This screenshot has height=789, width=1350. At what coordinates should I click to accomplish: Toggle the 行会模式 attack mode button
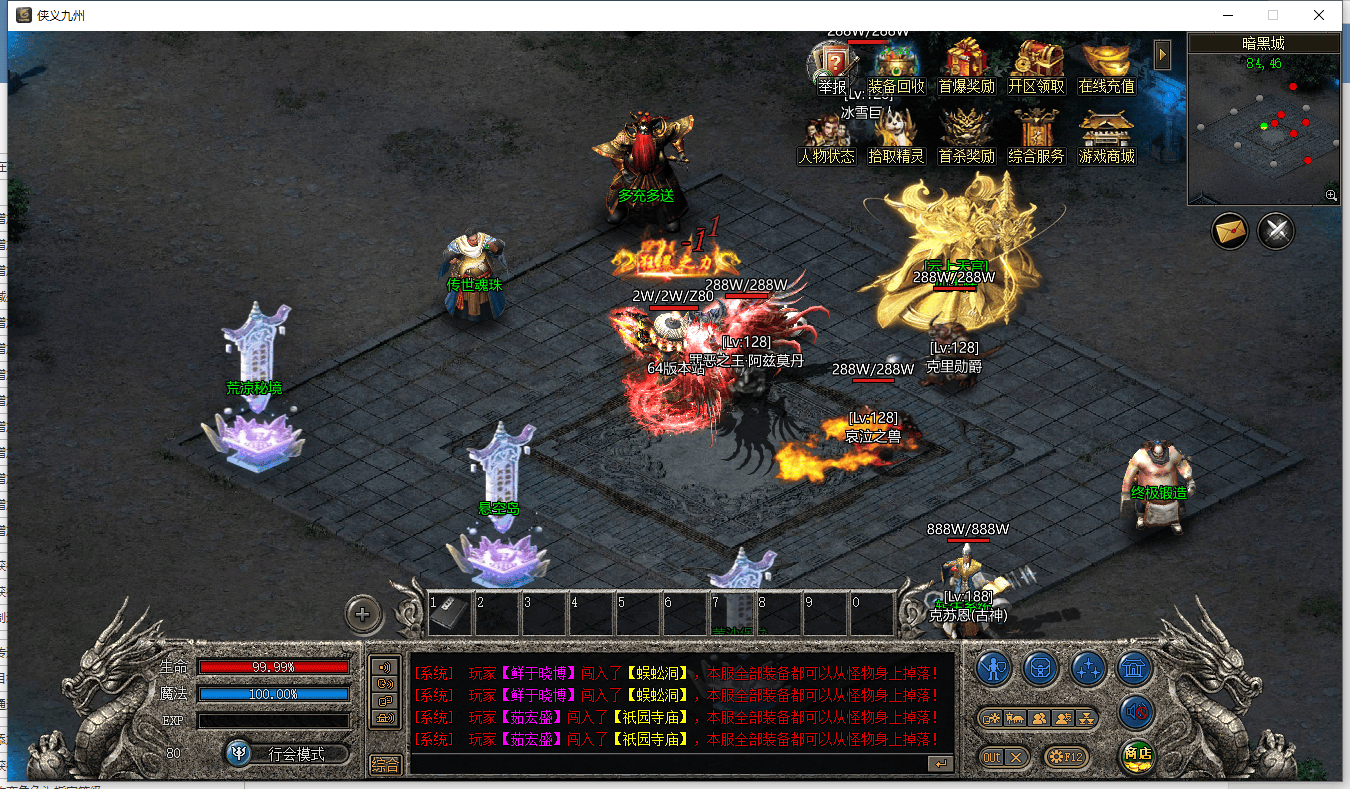click(288, 753)
